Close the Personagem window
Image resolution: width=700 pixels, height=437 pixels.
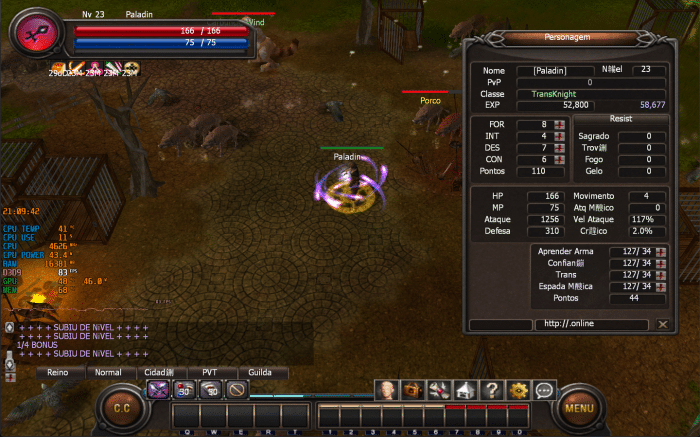point(662,324)
